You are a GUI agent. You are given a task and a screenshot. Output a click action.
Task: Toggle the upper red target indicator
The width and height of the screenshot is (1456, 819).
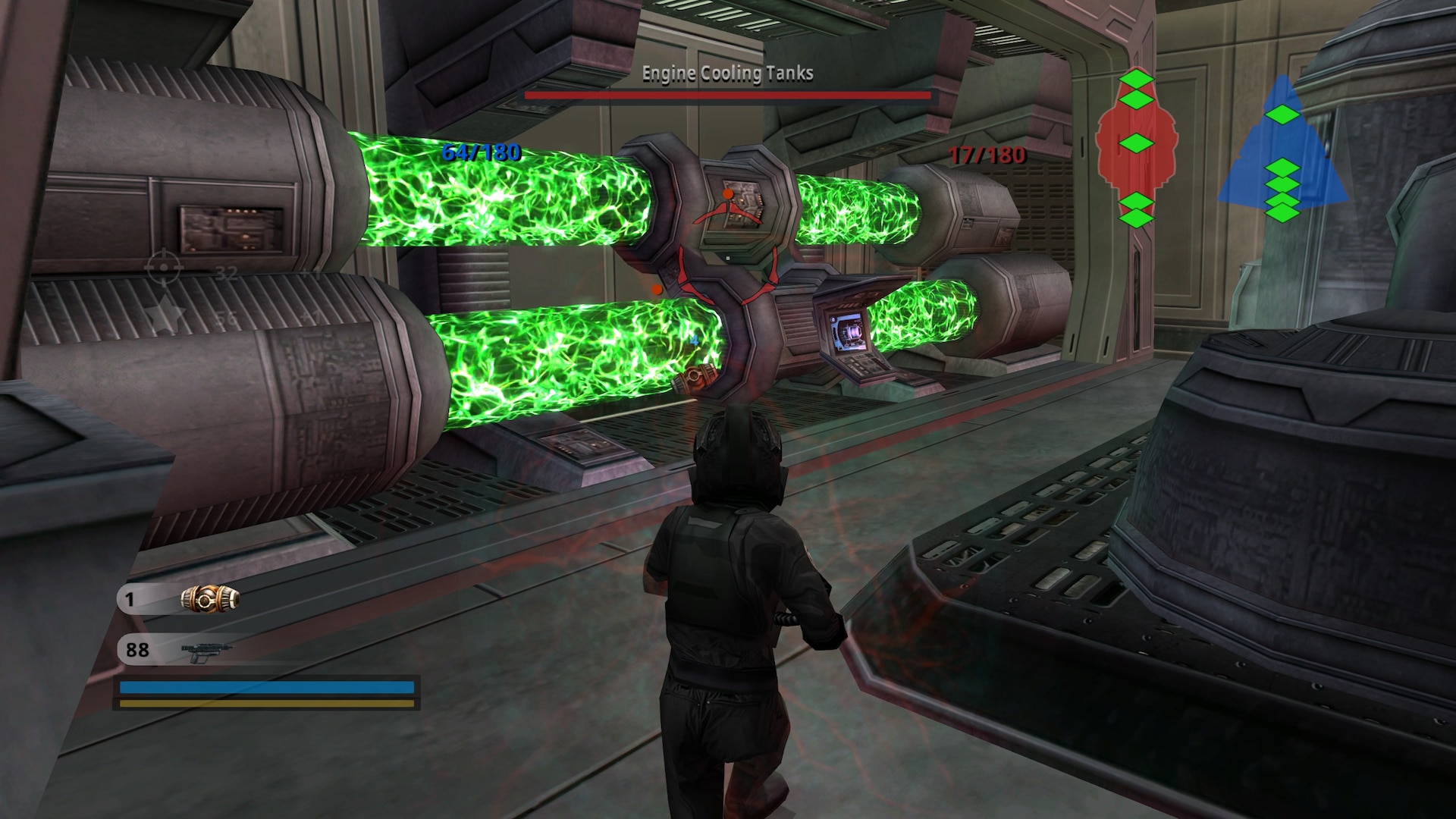(728, 209)
